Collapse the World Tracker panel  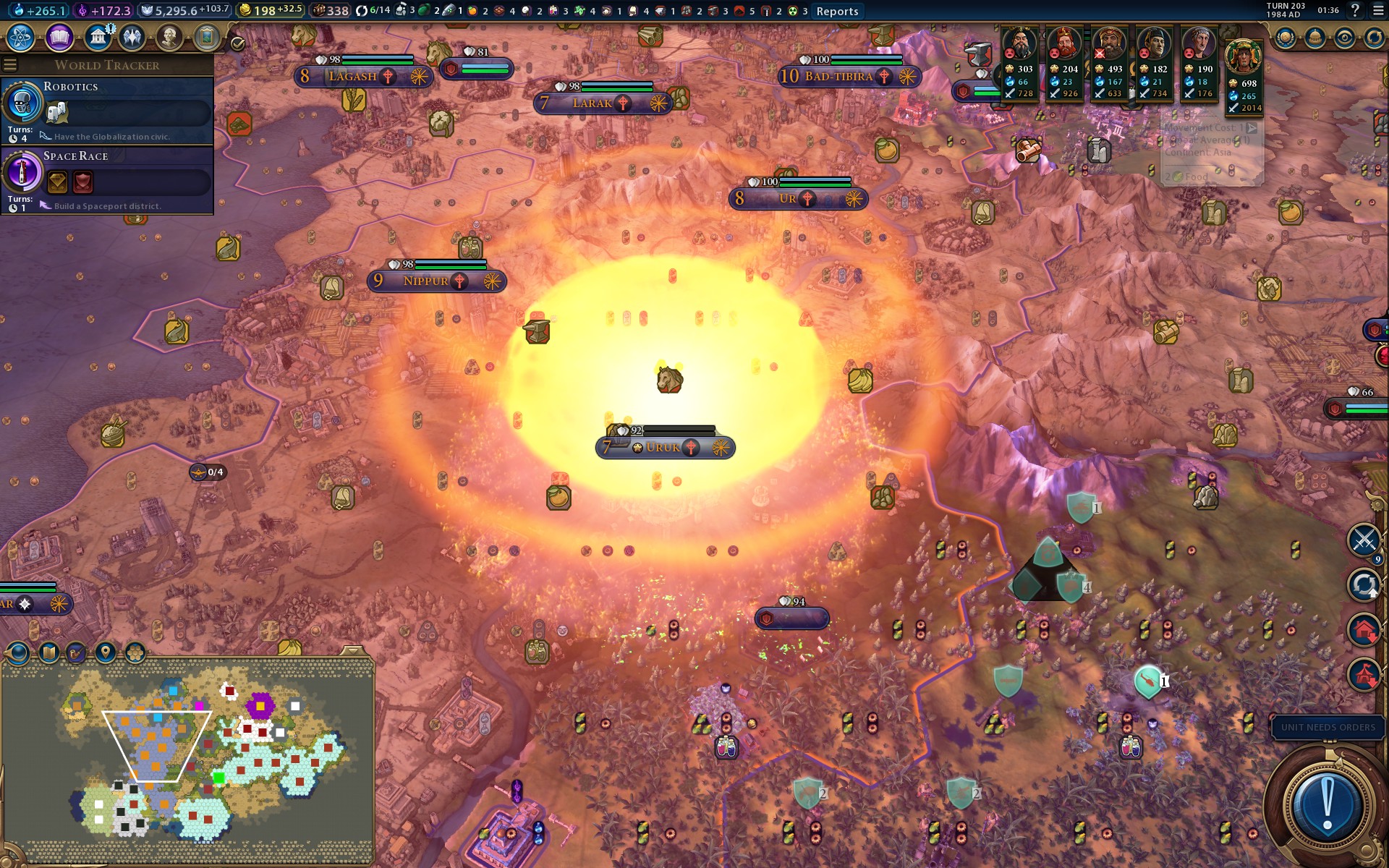[x=9, y=65]
